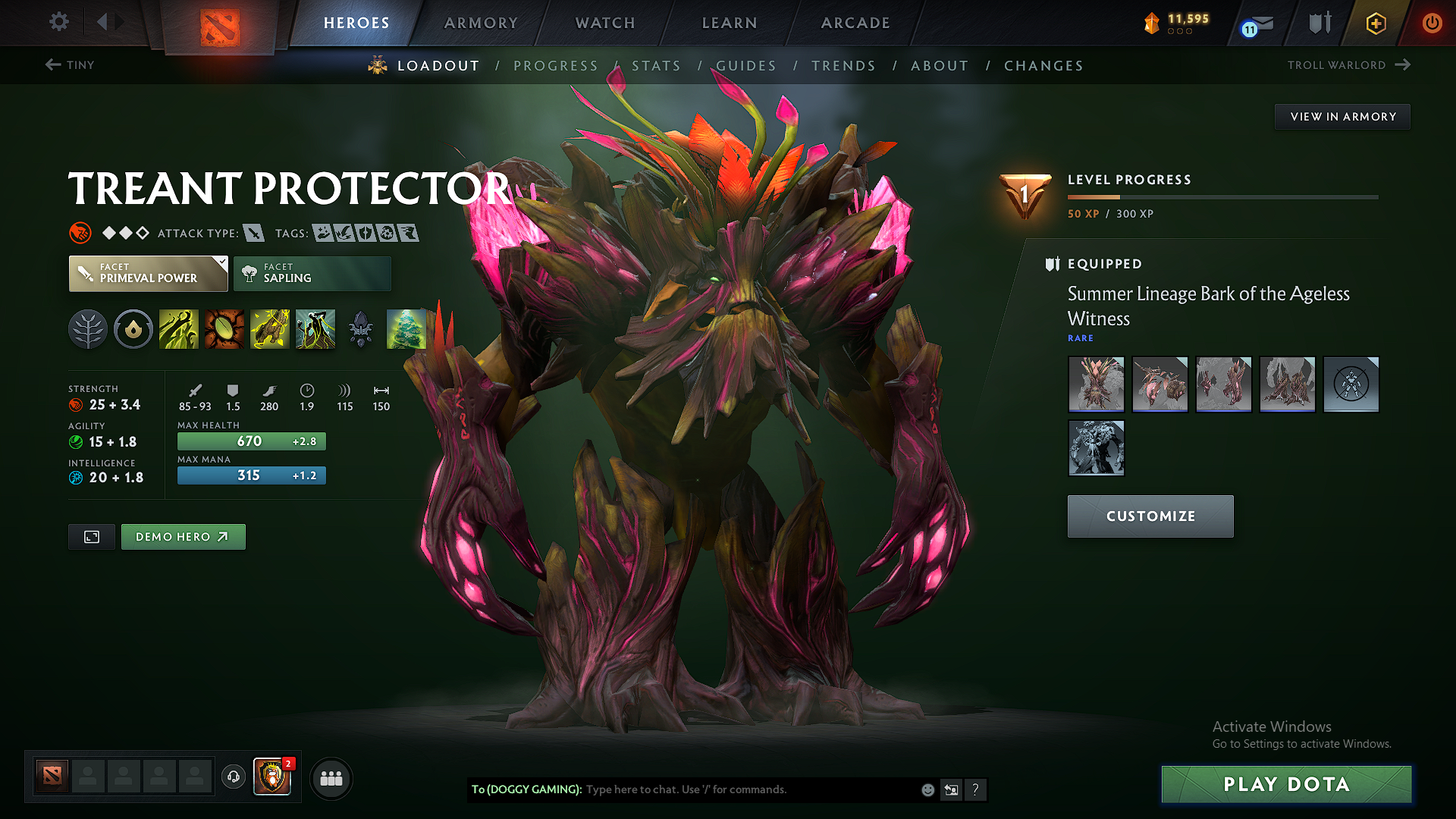Viewport: 1456px width, 819px height.
Task: Open the Leech Seed ability icon
Action: coord(224,329)
